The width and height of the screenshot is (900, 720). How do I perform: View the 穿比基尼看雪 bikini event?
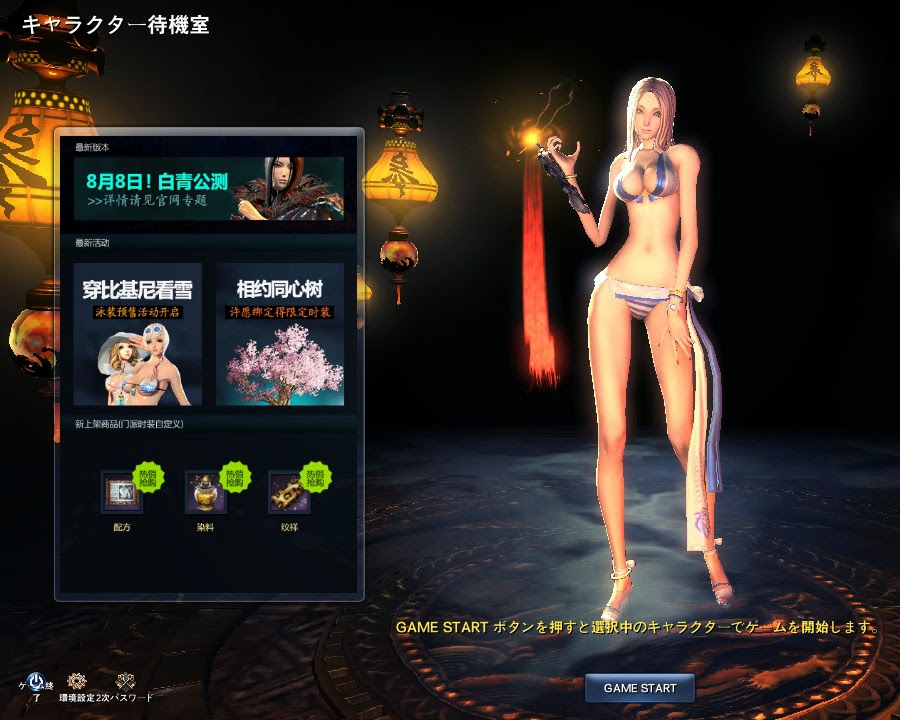[138, 334]
